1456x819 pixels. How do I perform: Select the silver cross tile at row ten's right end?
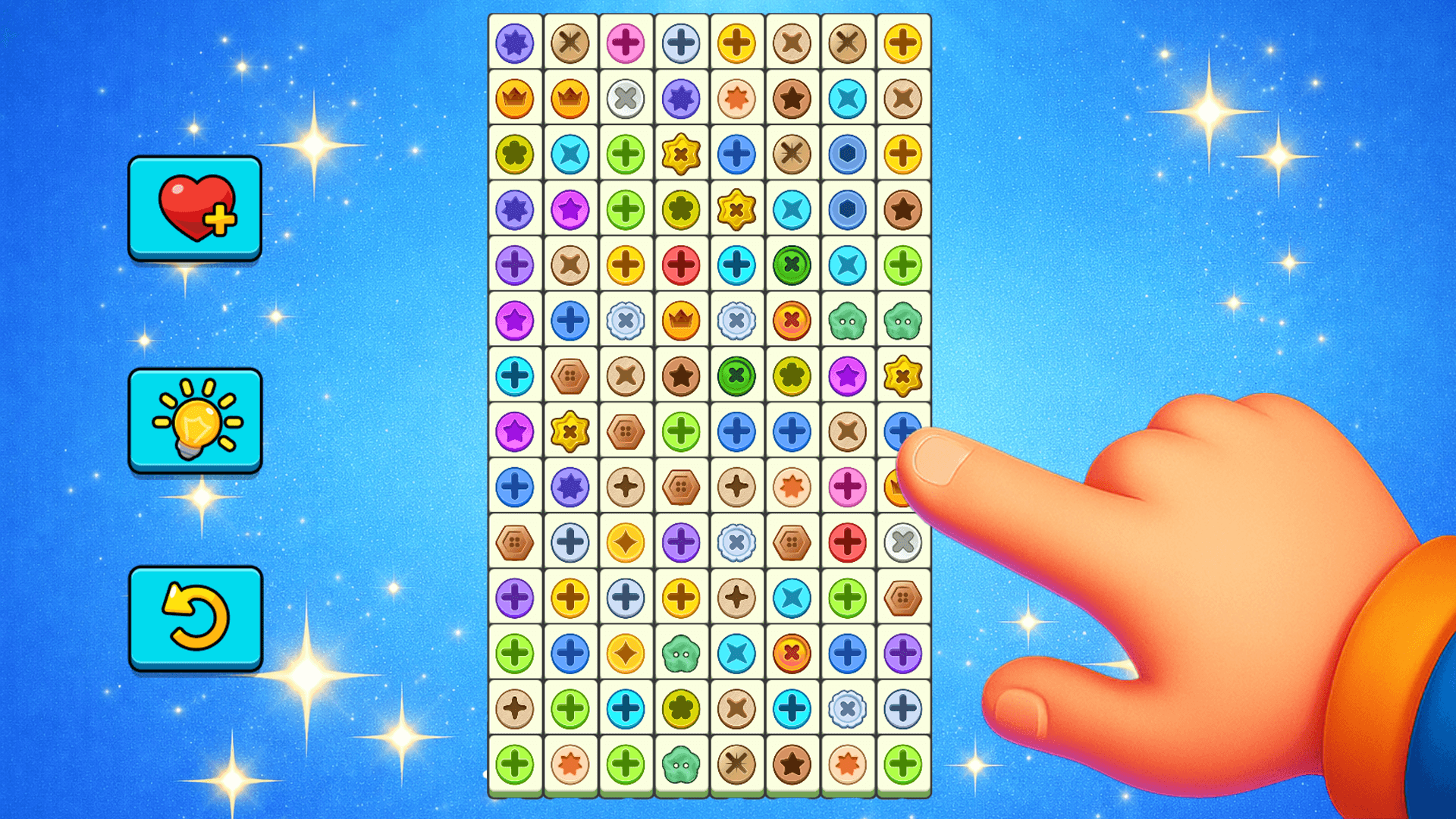point(902,541)
